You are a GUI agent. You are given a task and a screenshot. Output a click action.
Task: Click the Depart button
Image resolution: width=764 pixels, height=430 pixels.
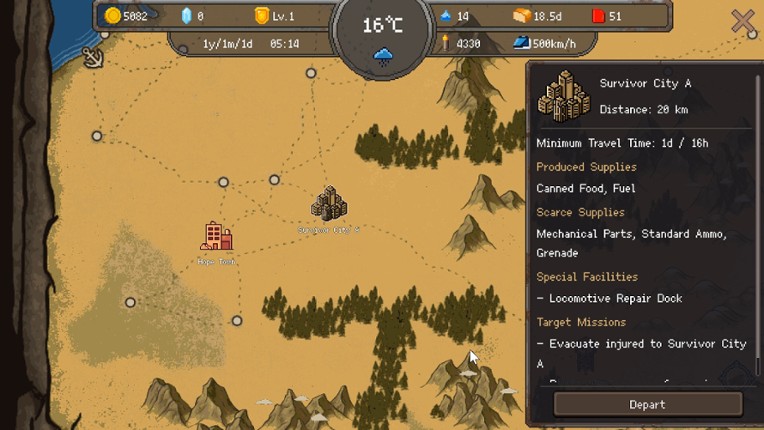(647, 404)
